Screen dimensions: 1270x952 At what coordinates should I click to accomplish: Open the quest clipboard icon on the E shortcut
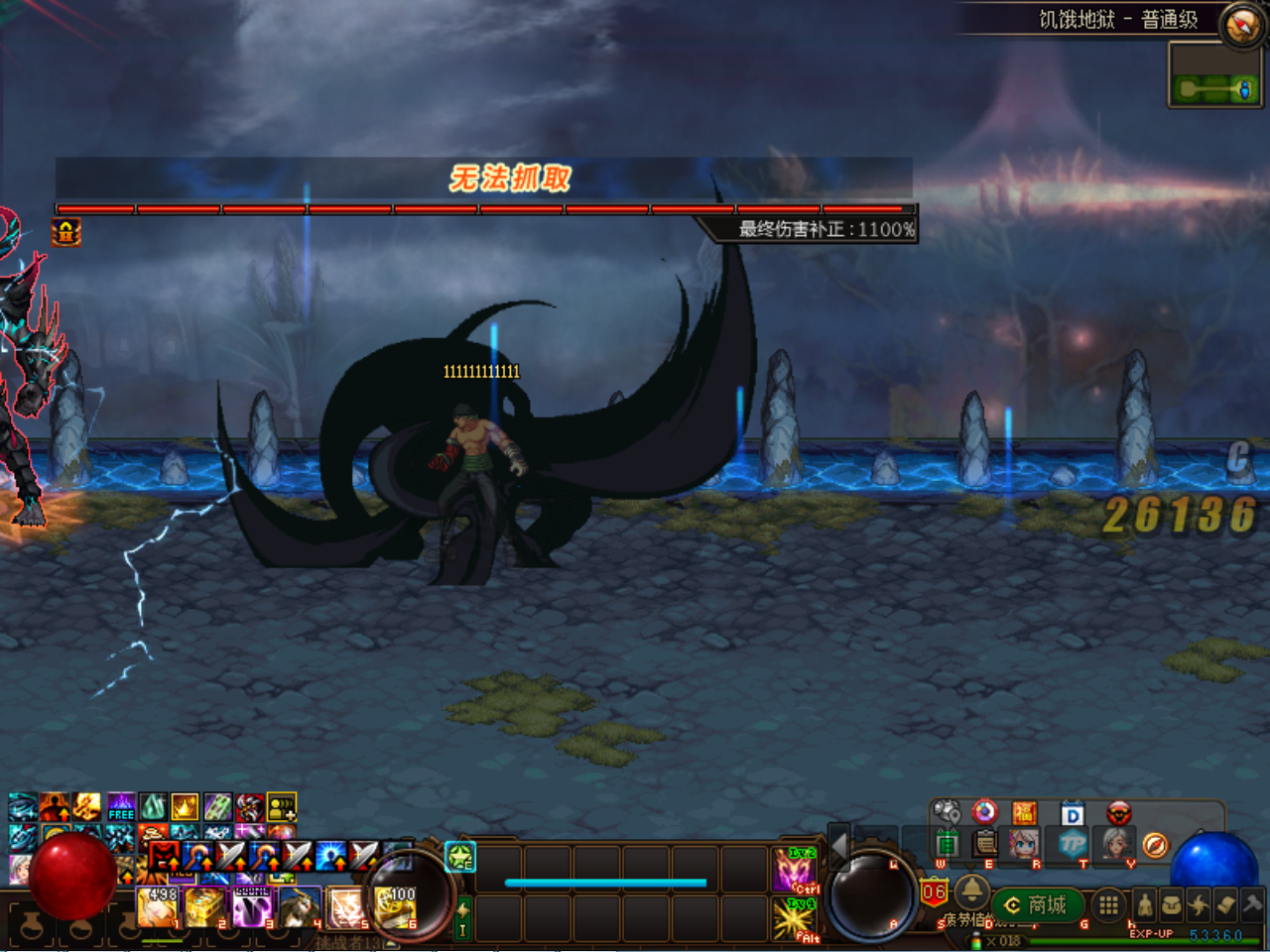983,843
